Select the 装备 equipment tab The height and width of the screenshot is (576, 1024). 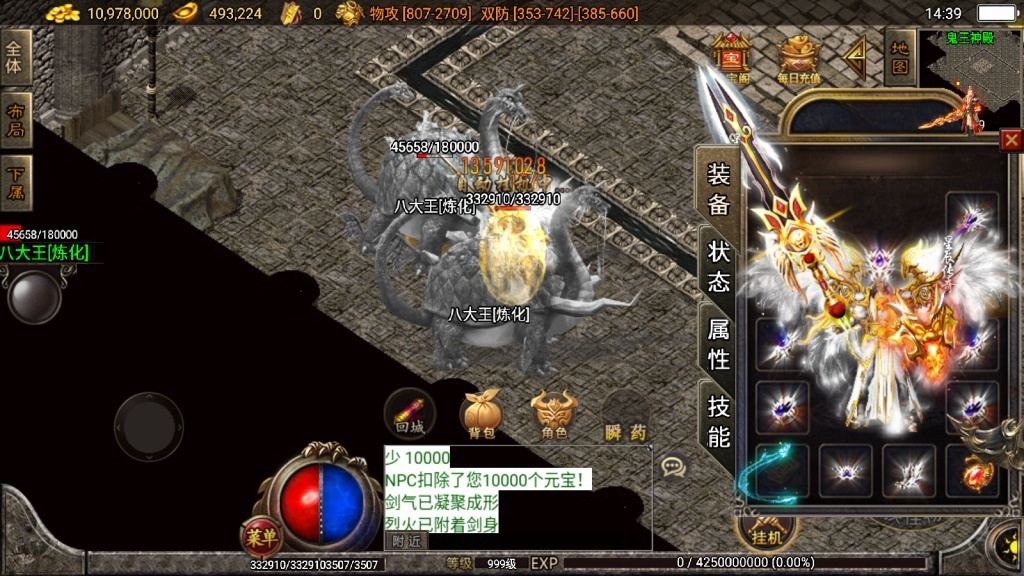(719, 189)
